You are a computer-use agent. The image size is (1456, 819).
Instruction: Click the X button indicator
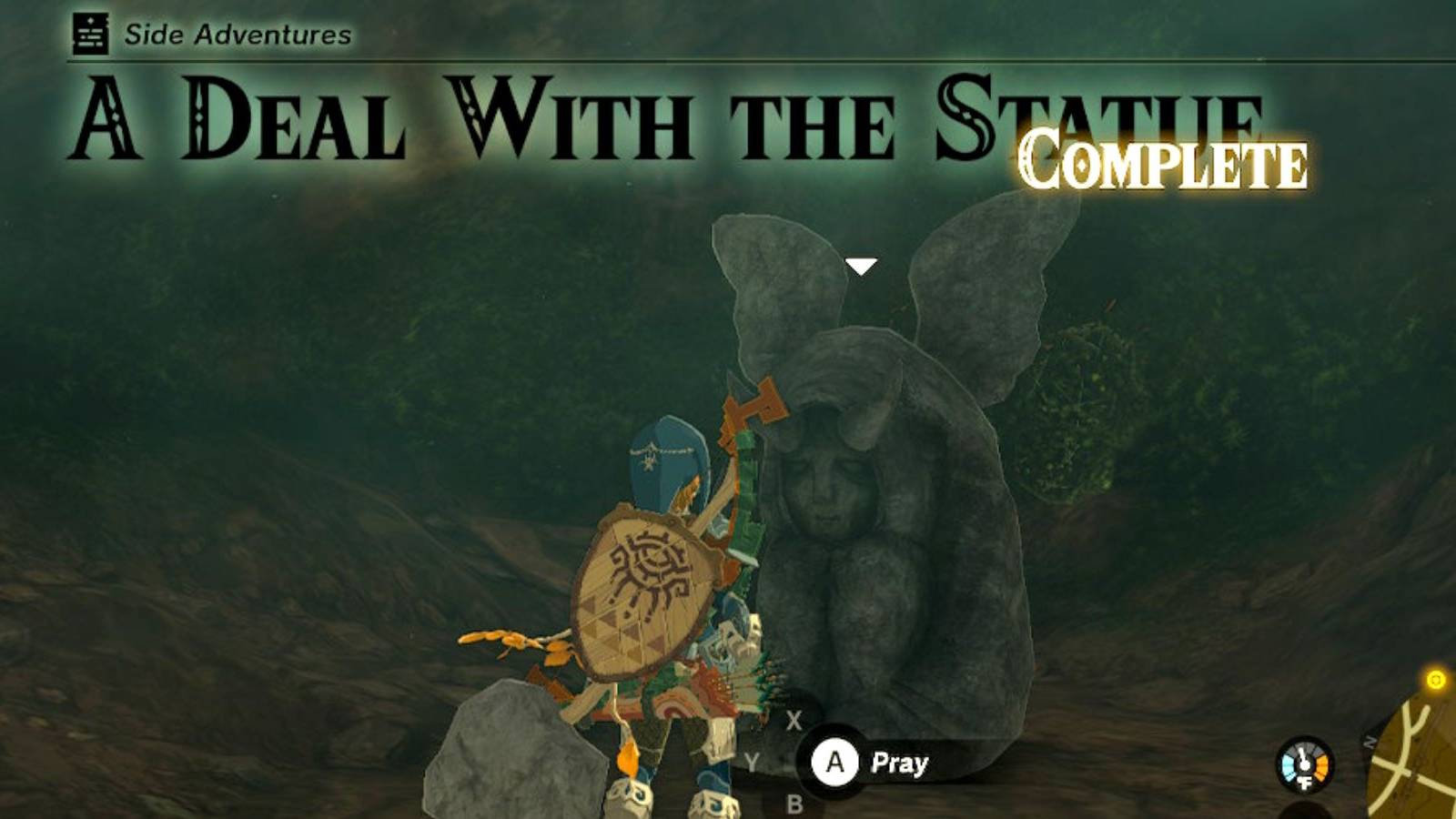(x=795, y=718)
